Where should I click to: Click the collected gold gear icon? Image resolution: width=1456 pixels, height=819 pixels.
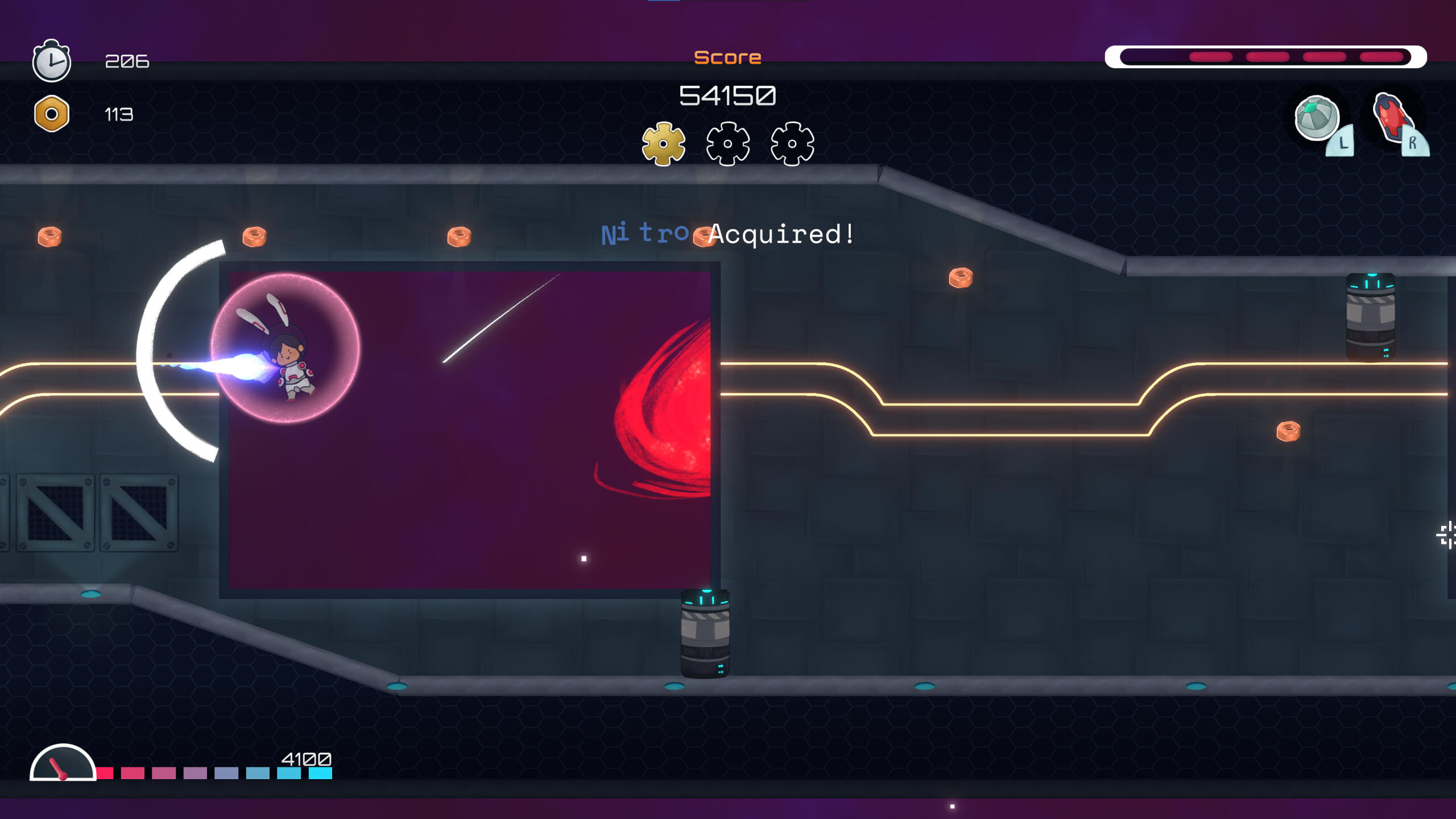point(663,143)
